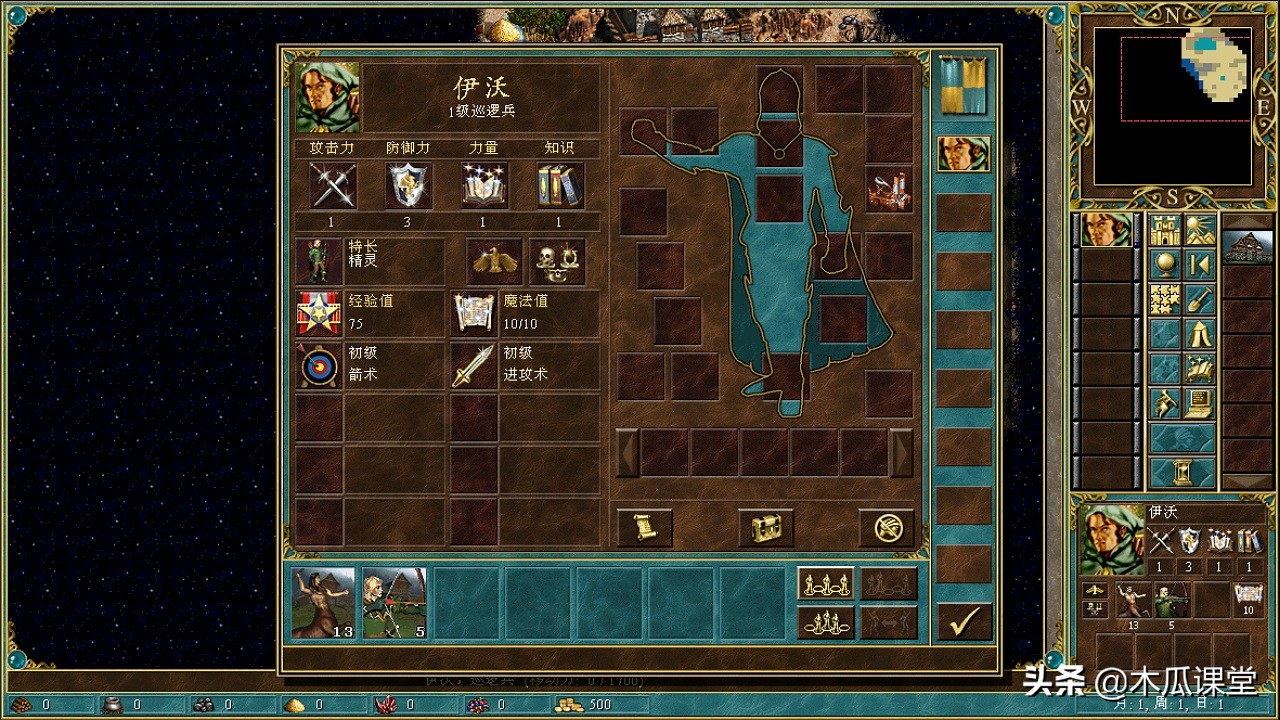Choose the tight troop formation

click(825, 622)
